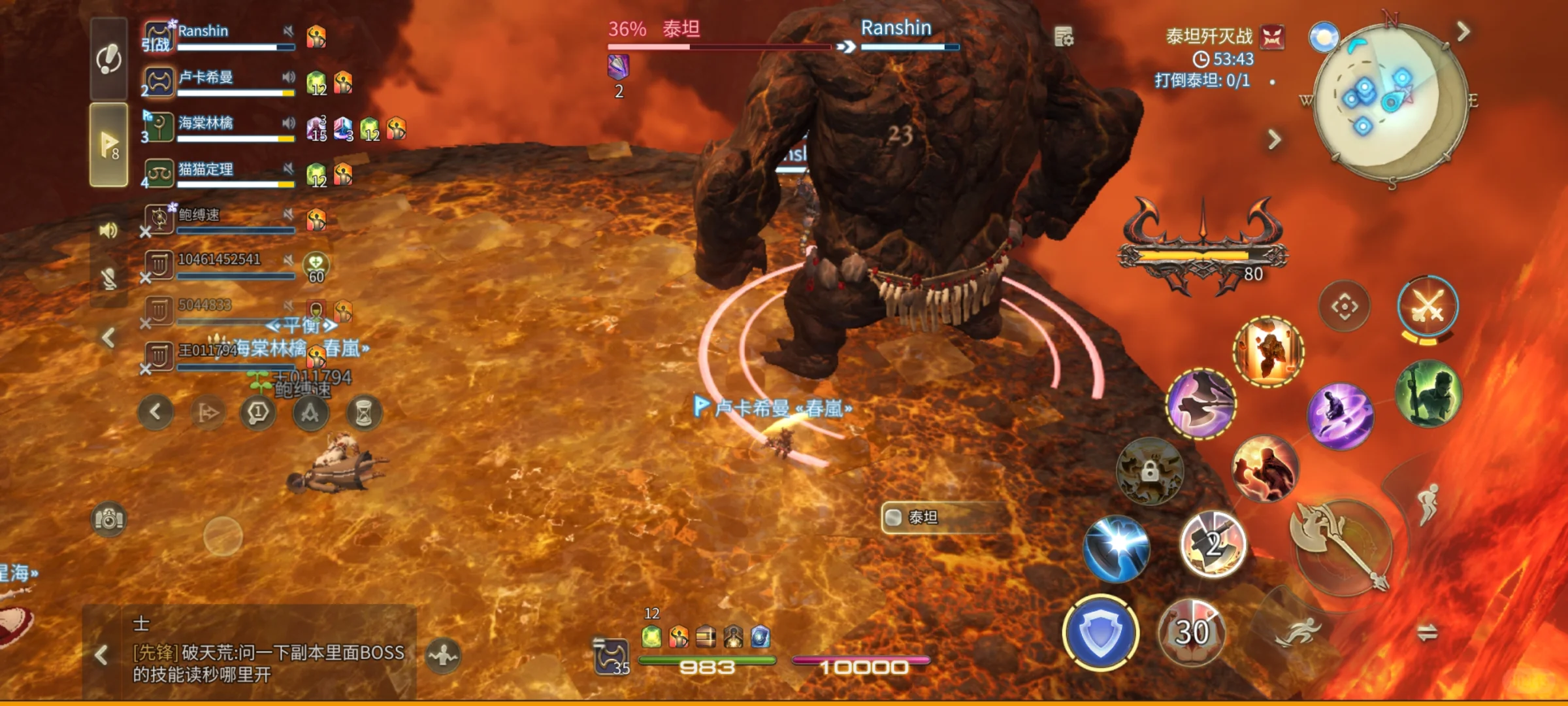Select party member 海棠林檎

click(216, 128)
